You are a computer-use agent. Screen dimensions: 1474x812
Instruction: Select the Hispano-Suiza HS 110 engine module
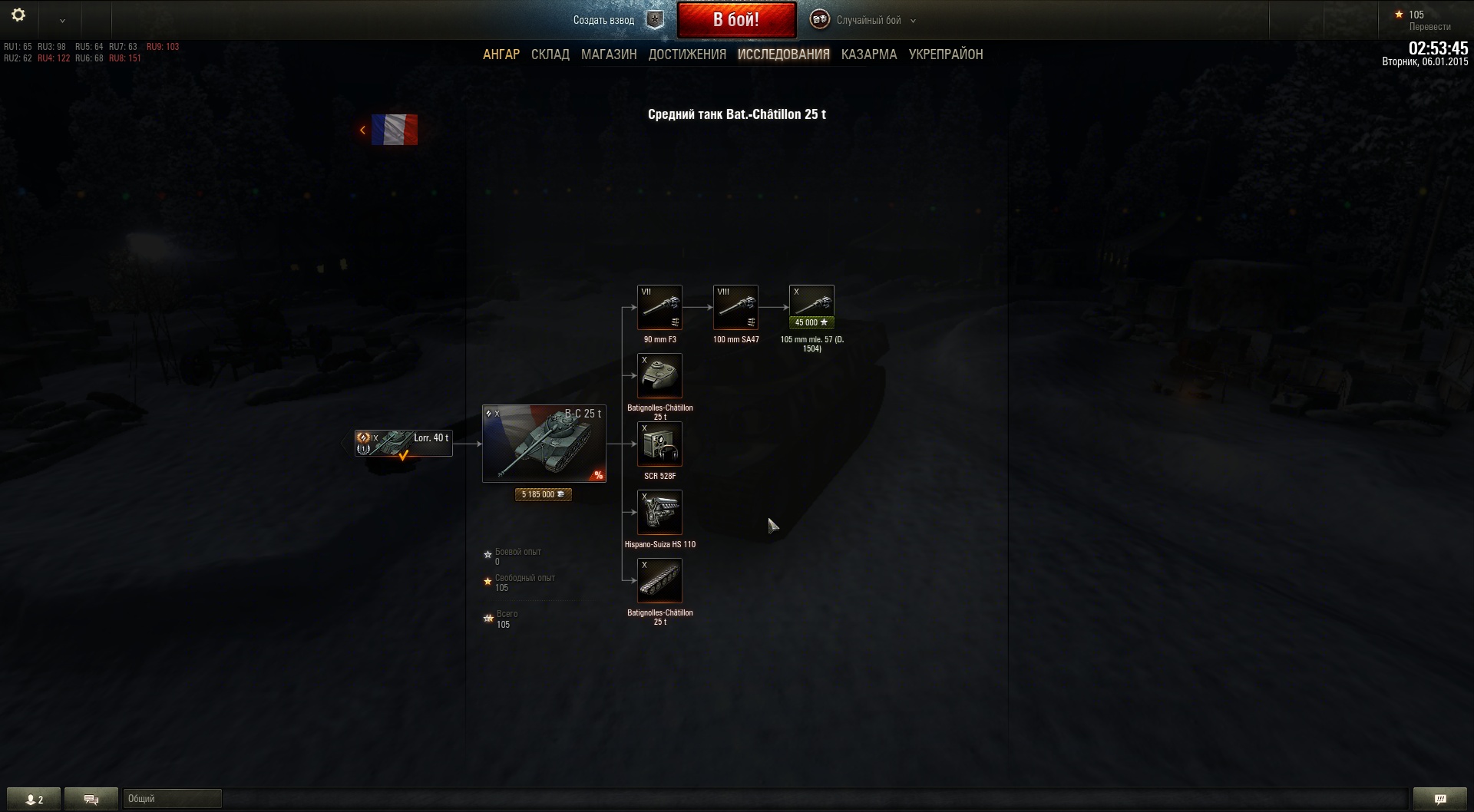(x=659, y=512)
